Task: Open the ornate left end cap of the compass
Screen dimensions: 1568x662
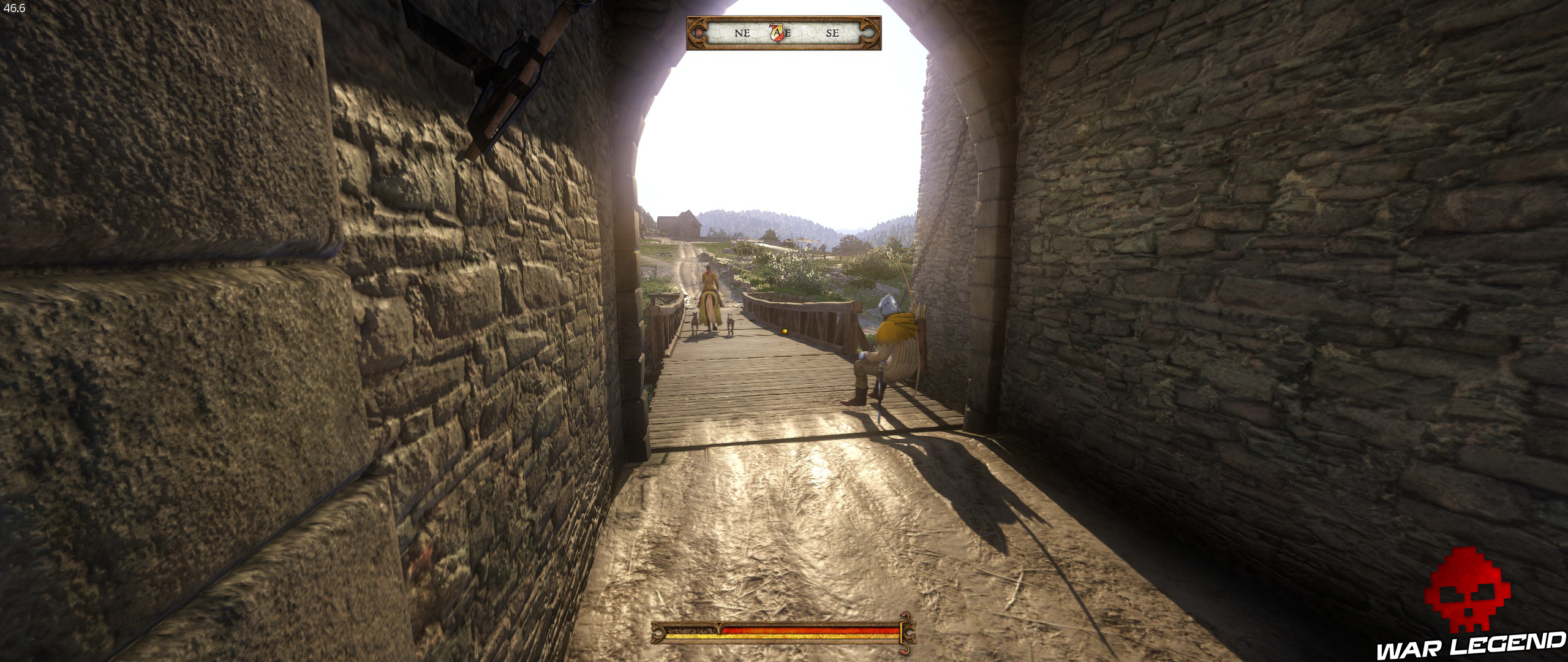Action: pos(695,35)
